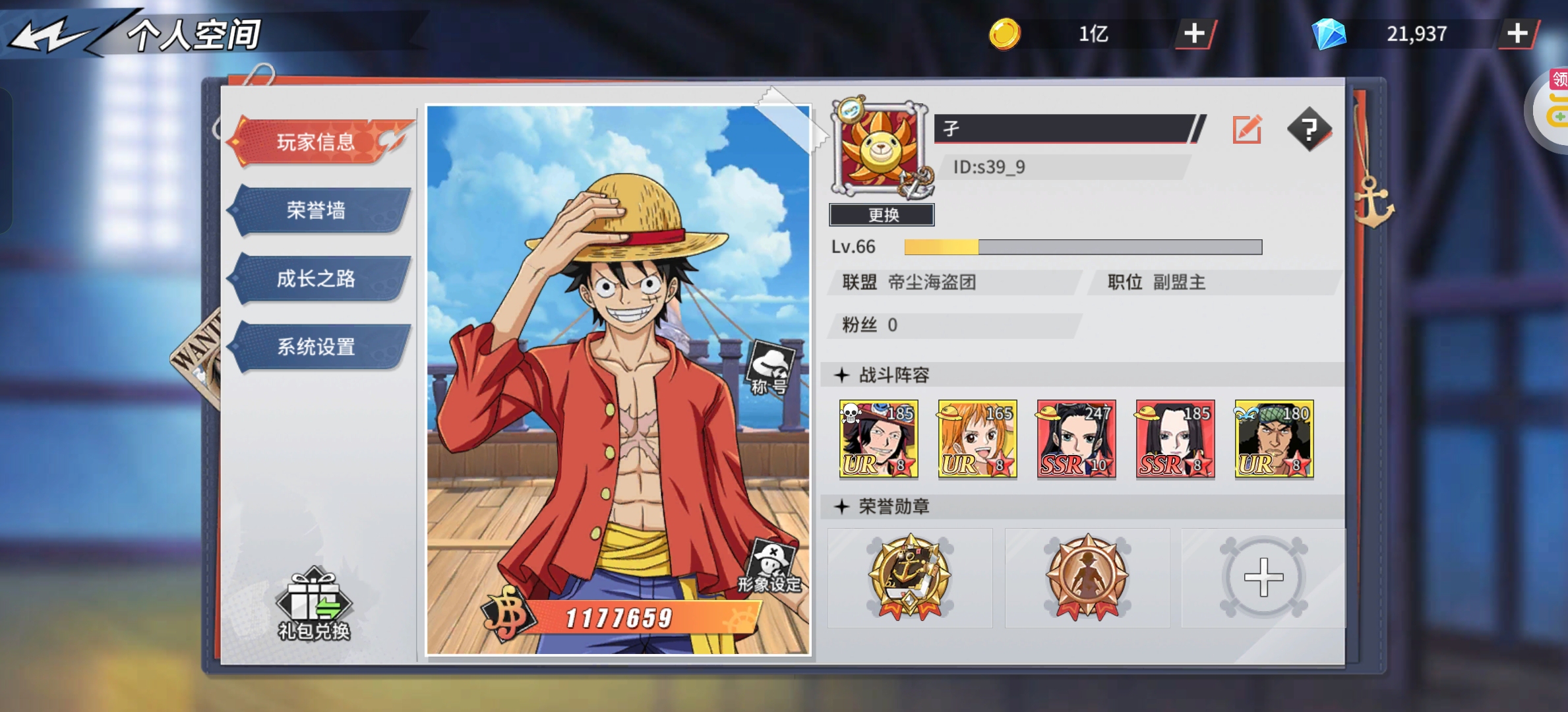Add diamonds with plus button
The image size is (1568, 712).
(x=1517, y=34)
